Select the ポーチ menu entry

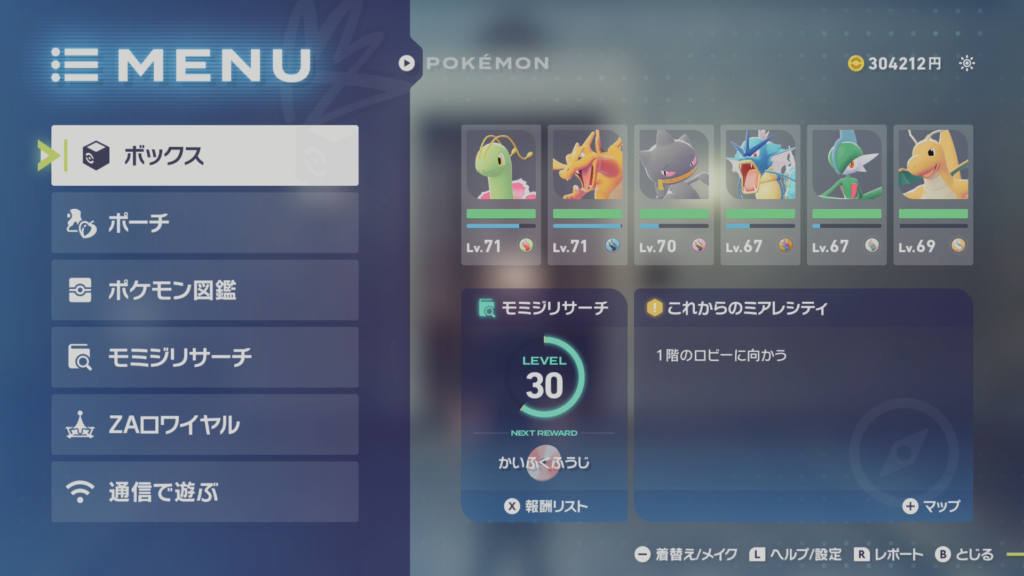click(x=205, y=223)
